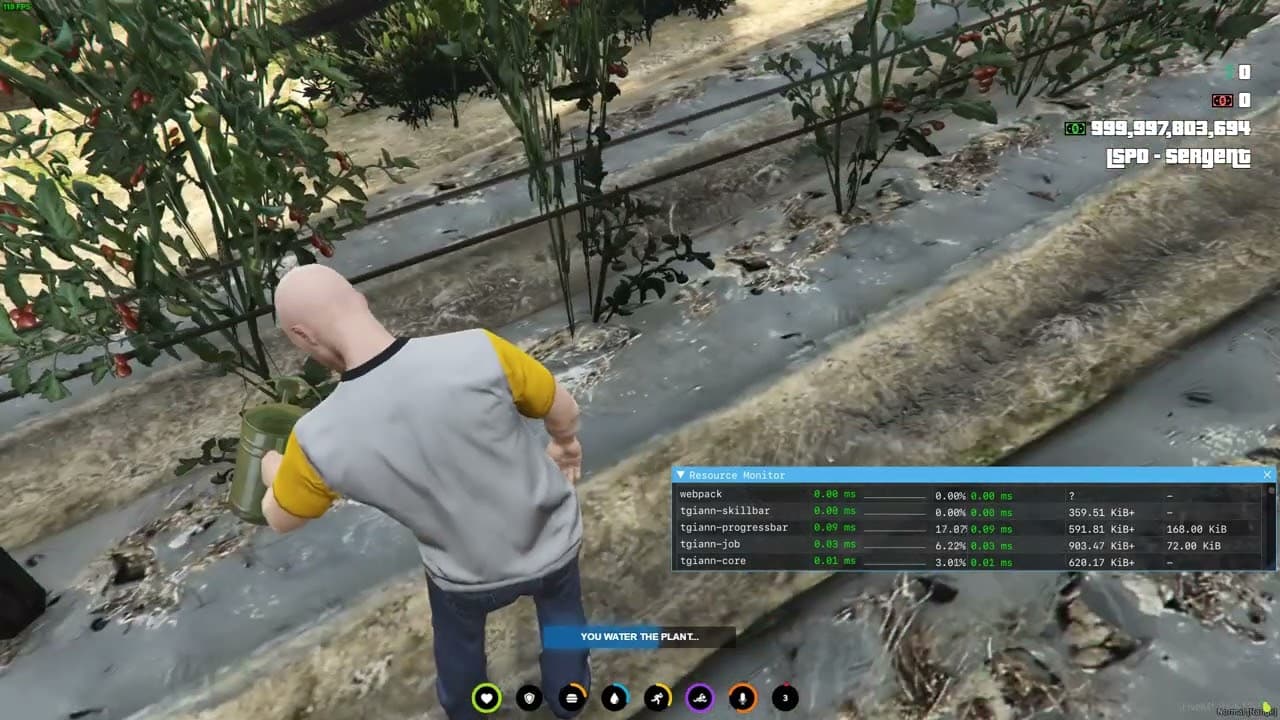Toggle the microphone voice indicator
The image size is (1280, 720).
[x=742, y=697]
